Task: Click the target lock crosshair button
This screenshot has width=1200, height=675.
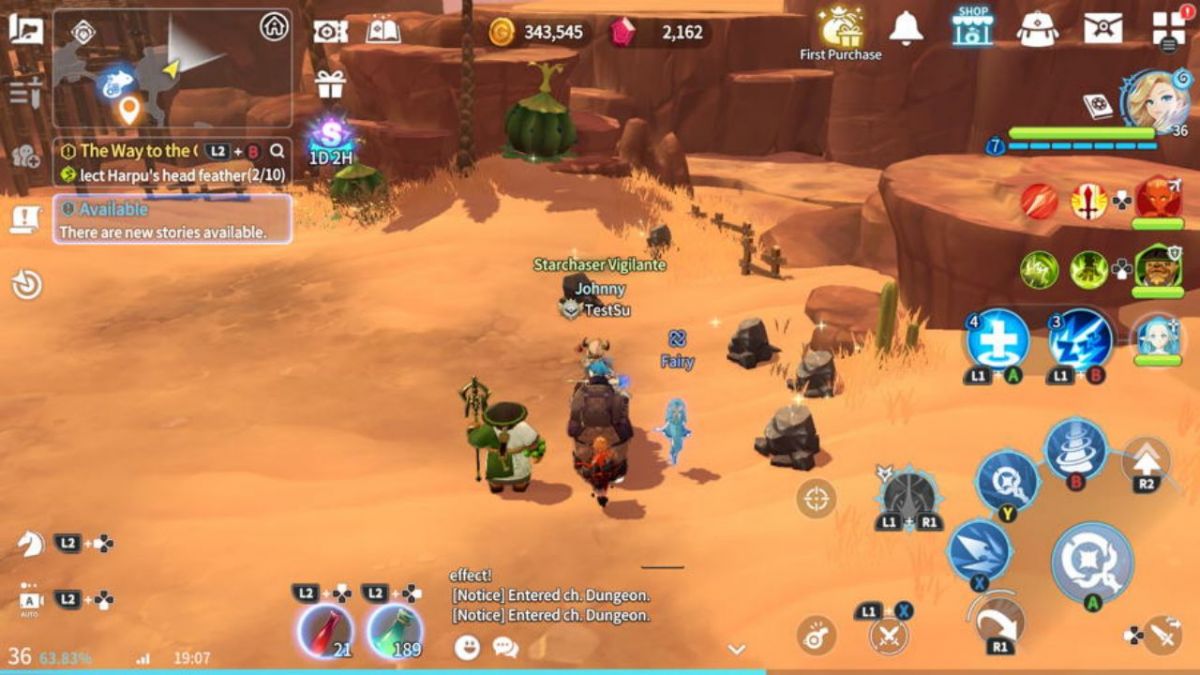Action: point(816,498)
